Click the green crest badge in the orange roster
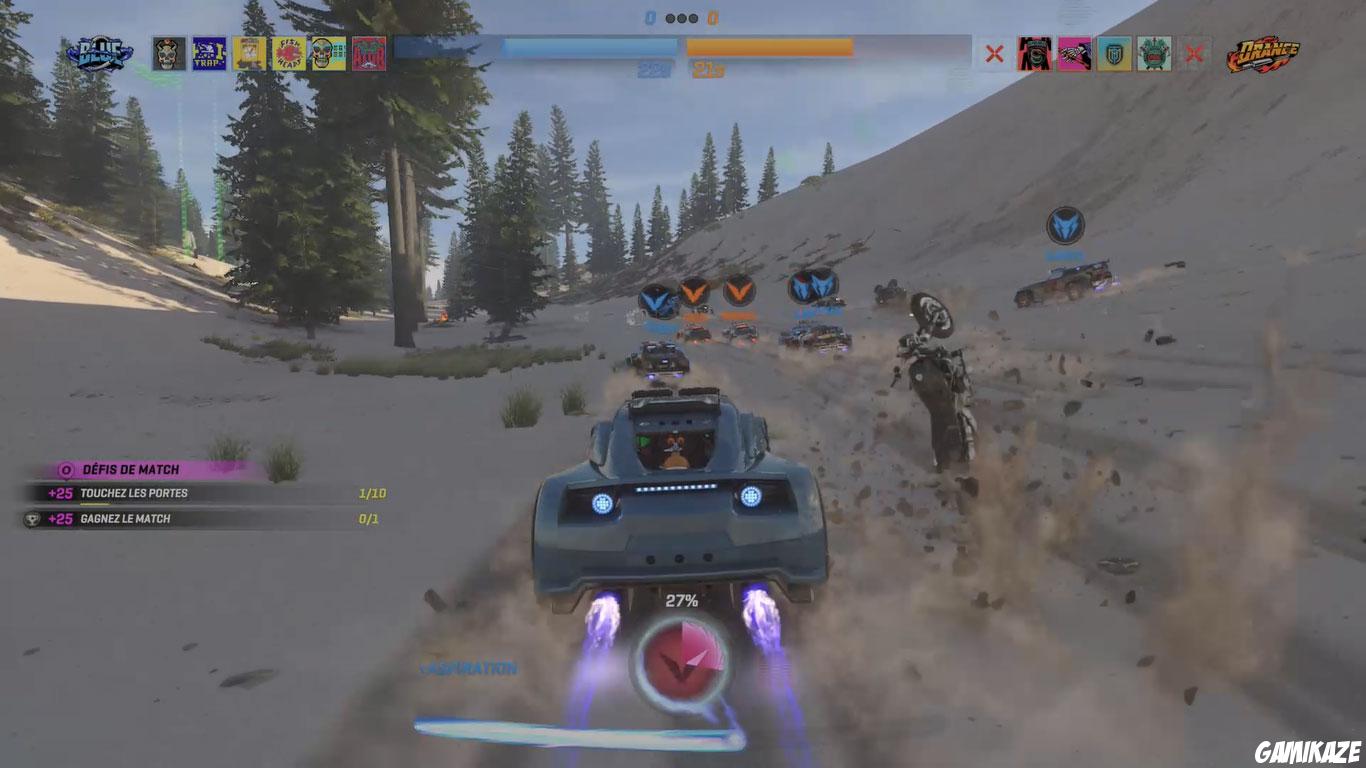This screenshot has width=1366, height=768. [1153, 54]
